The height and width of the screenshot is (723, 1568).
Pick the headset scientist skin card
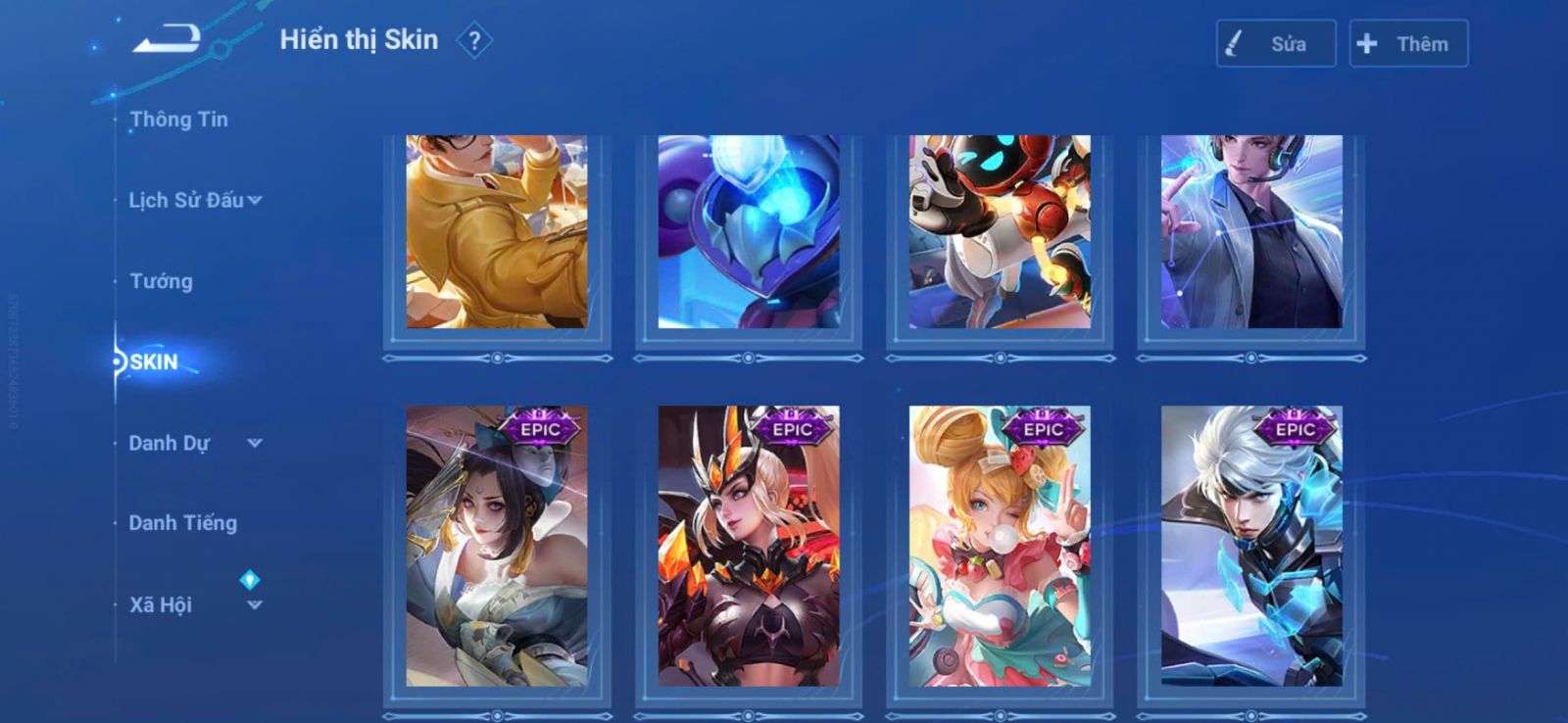point(1251,232)
